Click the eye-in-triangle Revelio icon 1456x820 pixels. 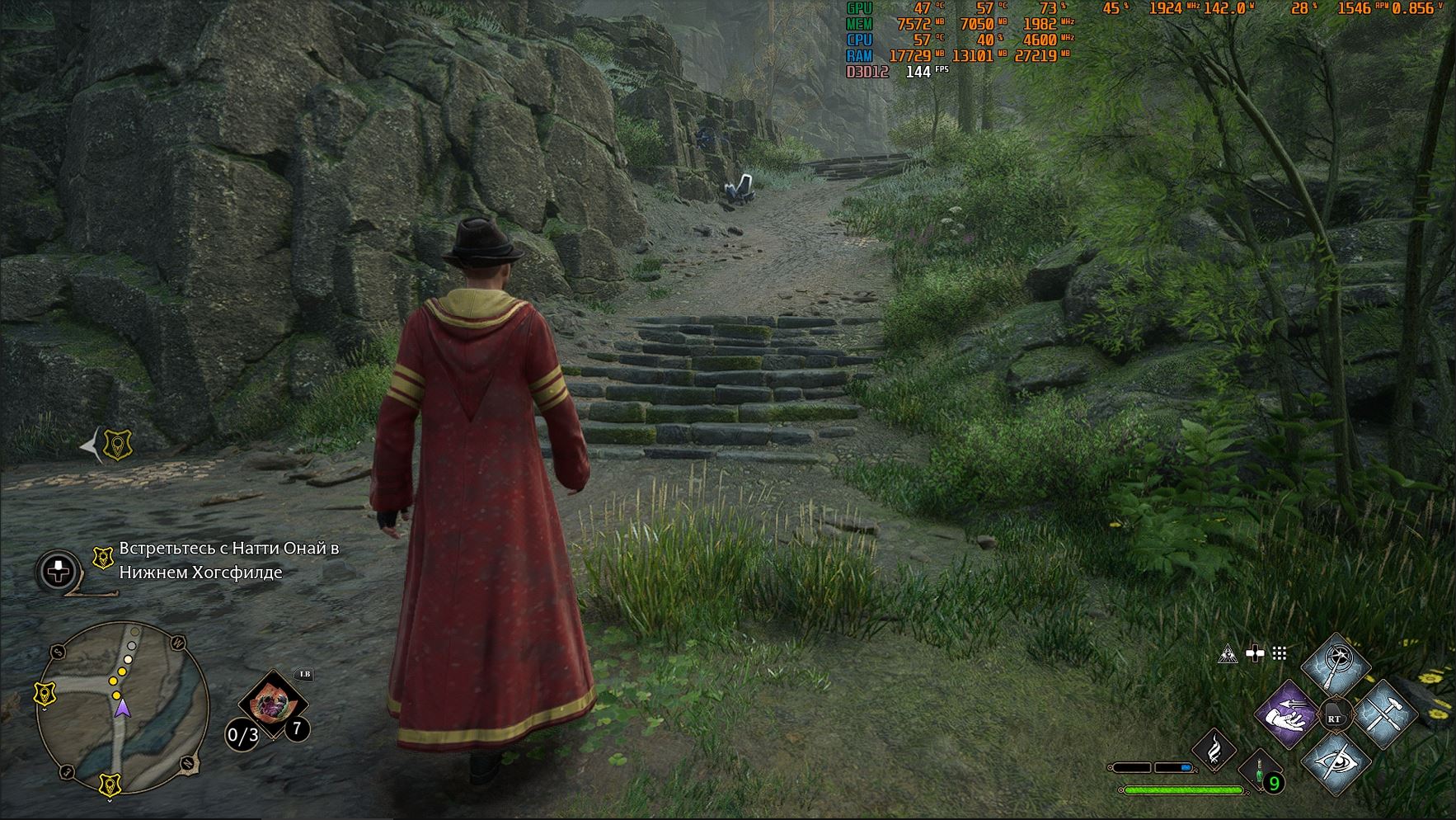click(x=1228, y=654)
